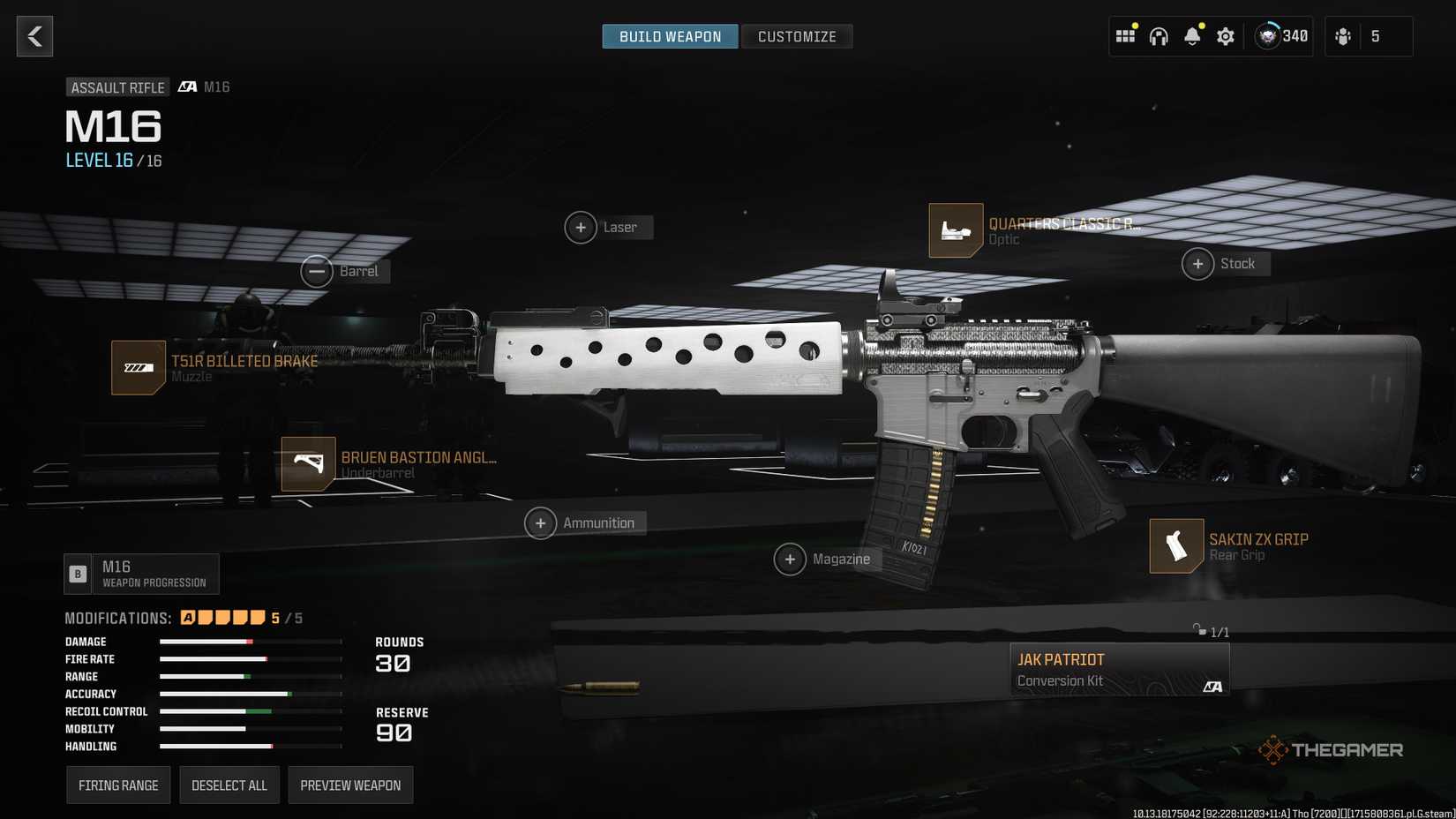The image size is (1456, 819).
Task: Open the game menu grid icon
Action: pyautogui.click(x=1125, y=34)
